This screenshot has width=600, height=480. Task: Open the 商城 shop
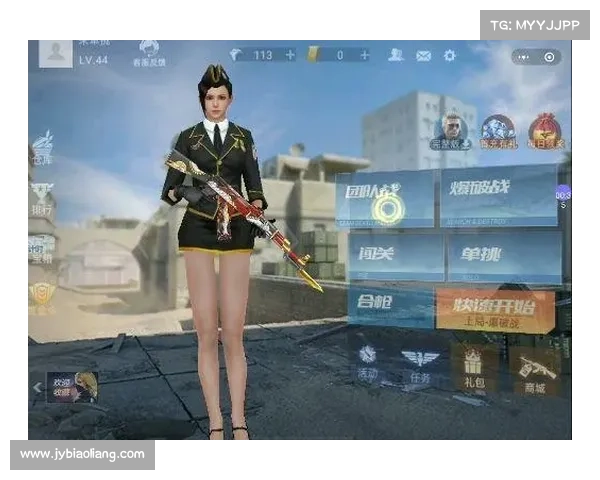(x=534, y=370)
